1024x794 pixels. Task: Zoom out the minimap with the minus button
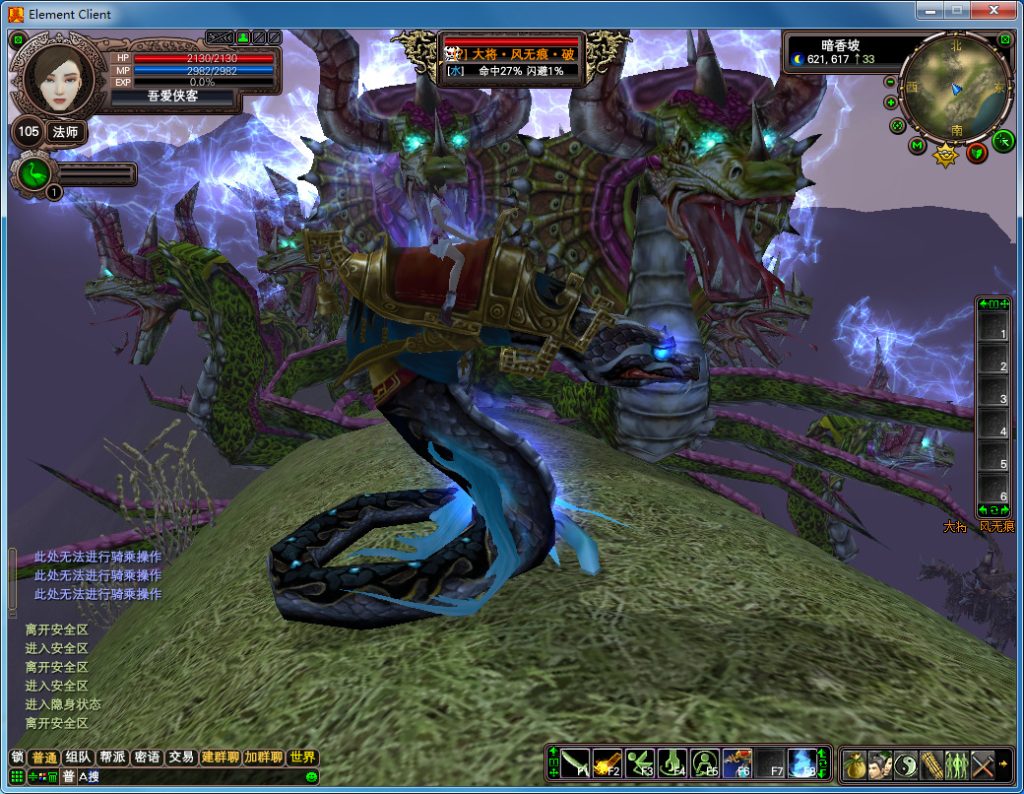[x=891, y=81]
